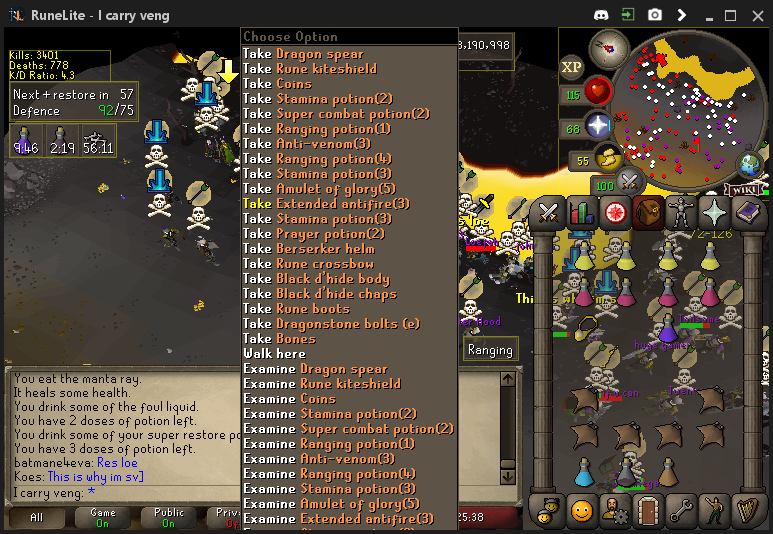The height and width of the screenshot is (534, 773).
Task: Choose Take Berserker helm option
Action: pyautogui.click(x=309, y=249)
